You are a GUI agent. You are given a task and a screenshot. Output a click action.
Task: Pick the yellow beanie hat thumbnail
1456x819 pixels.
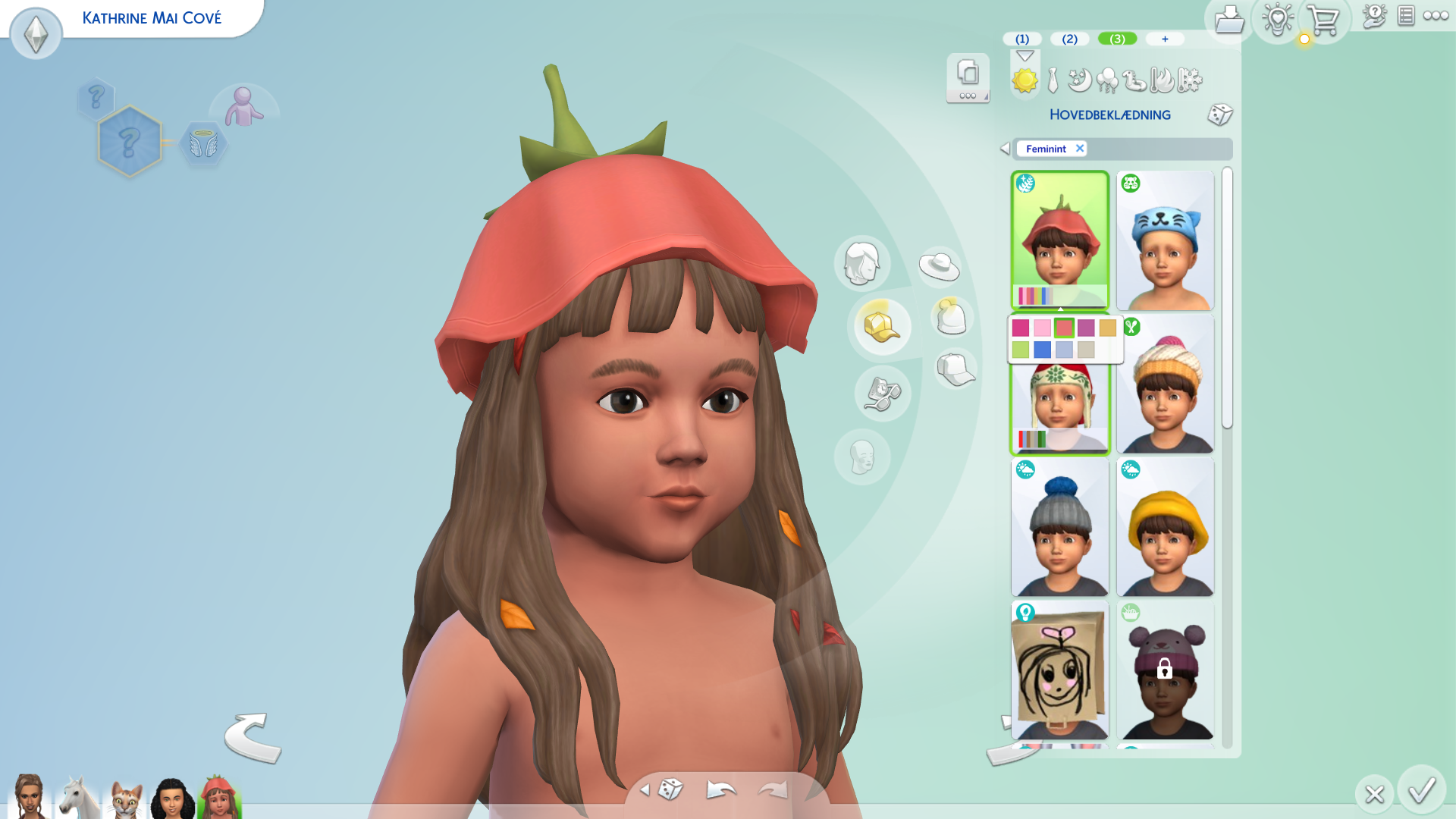coord(1165,527)
